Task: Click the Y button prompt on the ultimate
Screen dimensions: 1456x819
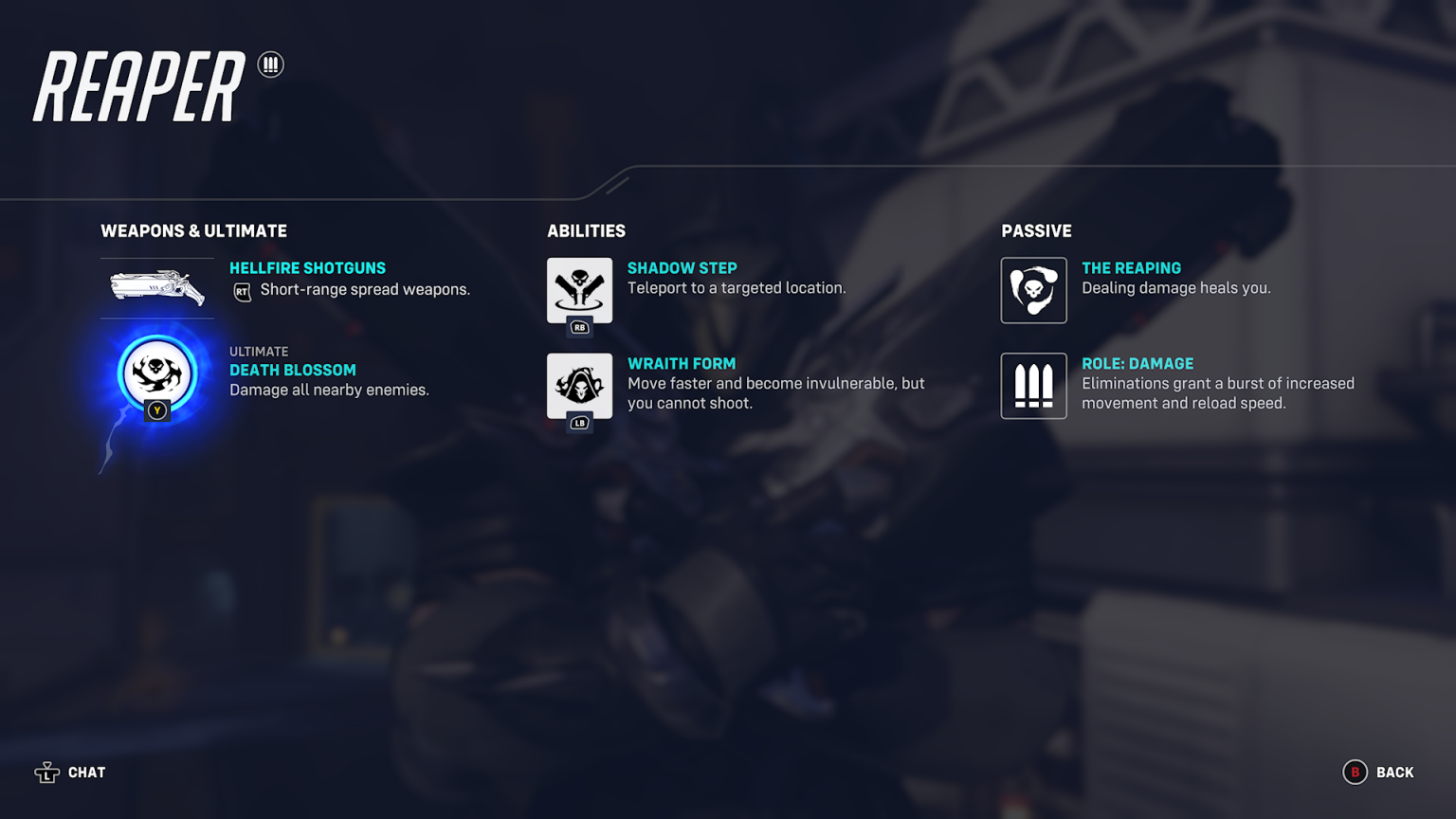Action: [x=157, y=410]
